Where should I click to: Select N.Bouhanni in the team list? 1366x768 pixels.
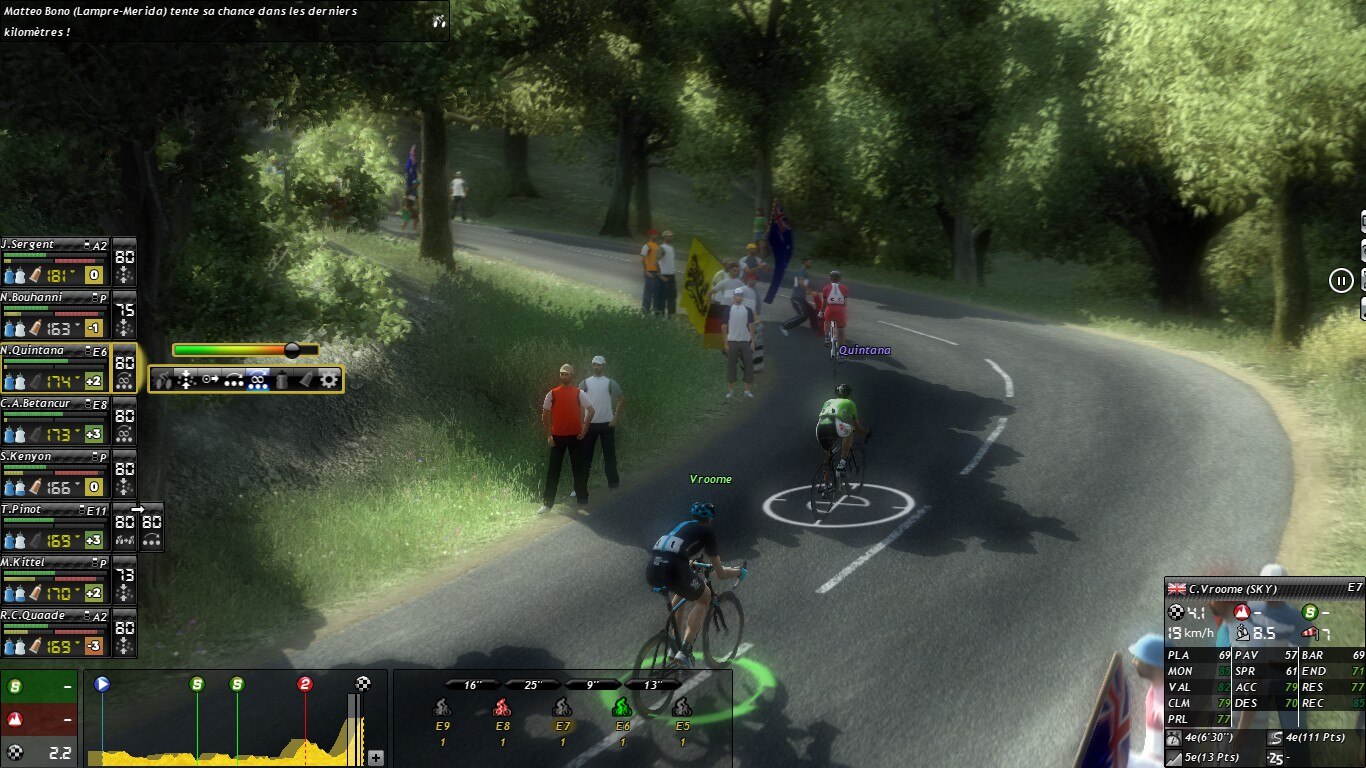[x=55, y=315]
